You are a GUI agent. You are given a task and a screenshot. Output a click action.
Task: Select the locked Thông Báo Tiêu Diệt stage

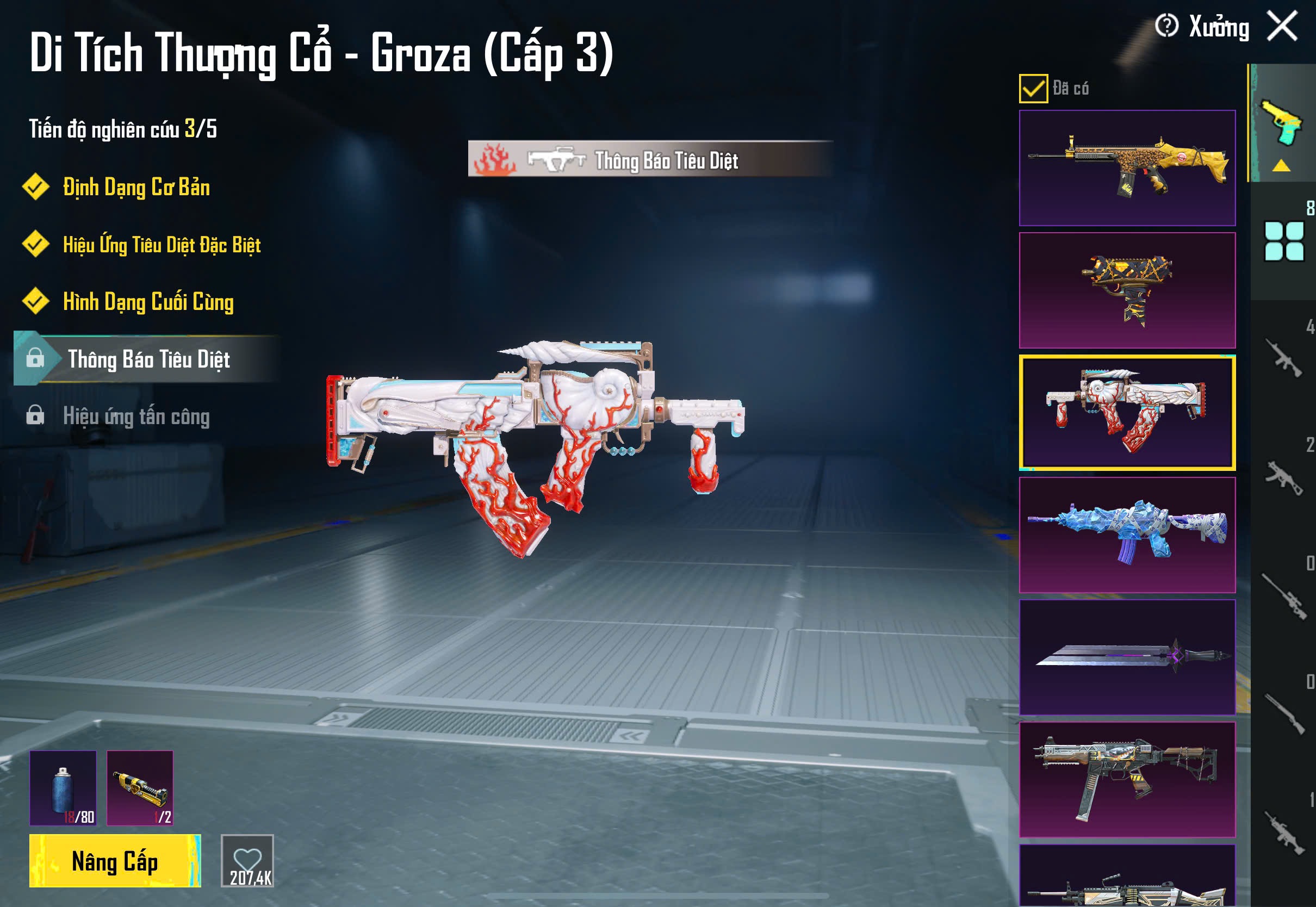(x=148, y=359)
